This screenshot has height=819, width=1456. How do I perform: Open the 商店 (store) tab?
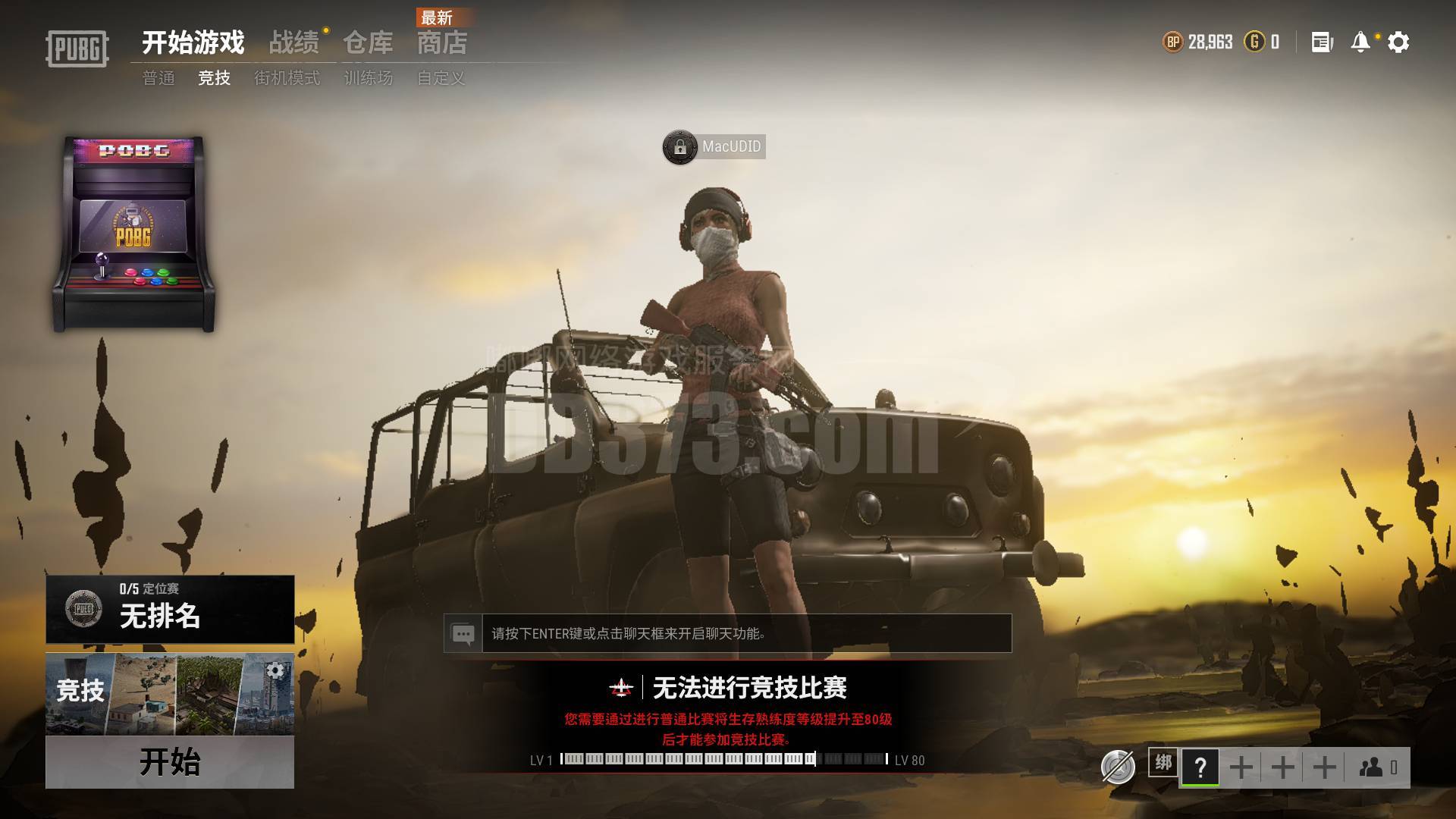(x=442, y=43)
